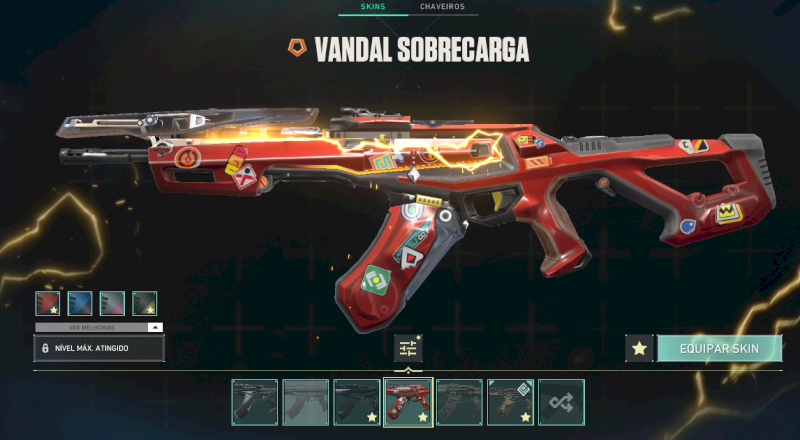Open the Chaveiros tab
The image size is (800, 440).
click(x=442, y=8)
